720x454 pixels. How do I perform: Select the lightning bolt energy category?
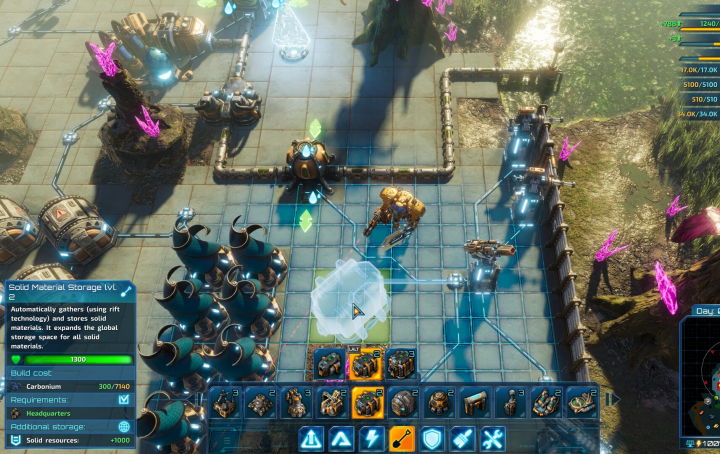(x=371, y=438)
